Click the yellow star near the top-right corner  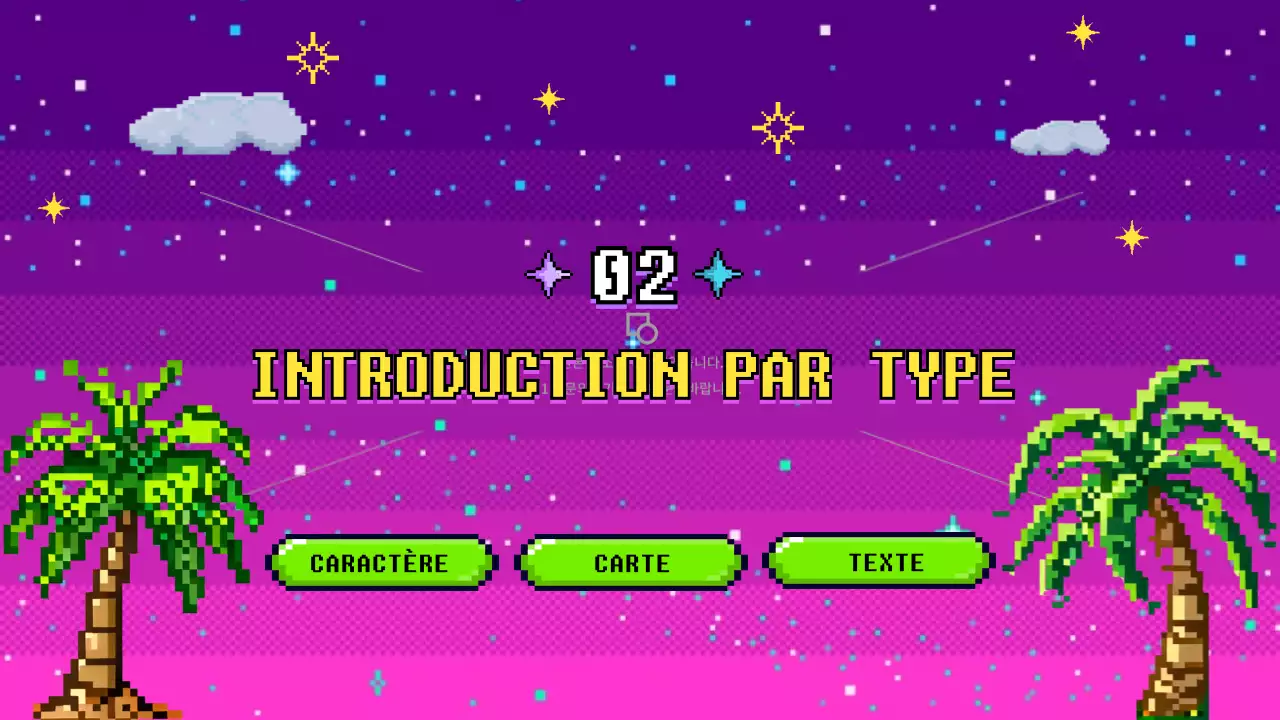(x=1080, y=32)
